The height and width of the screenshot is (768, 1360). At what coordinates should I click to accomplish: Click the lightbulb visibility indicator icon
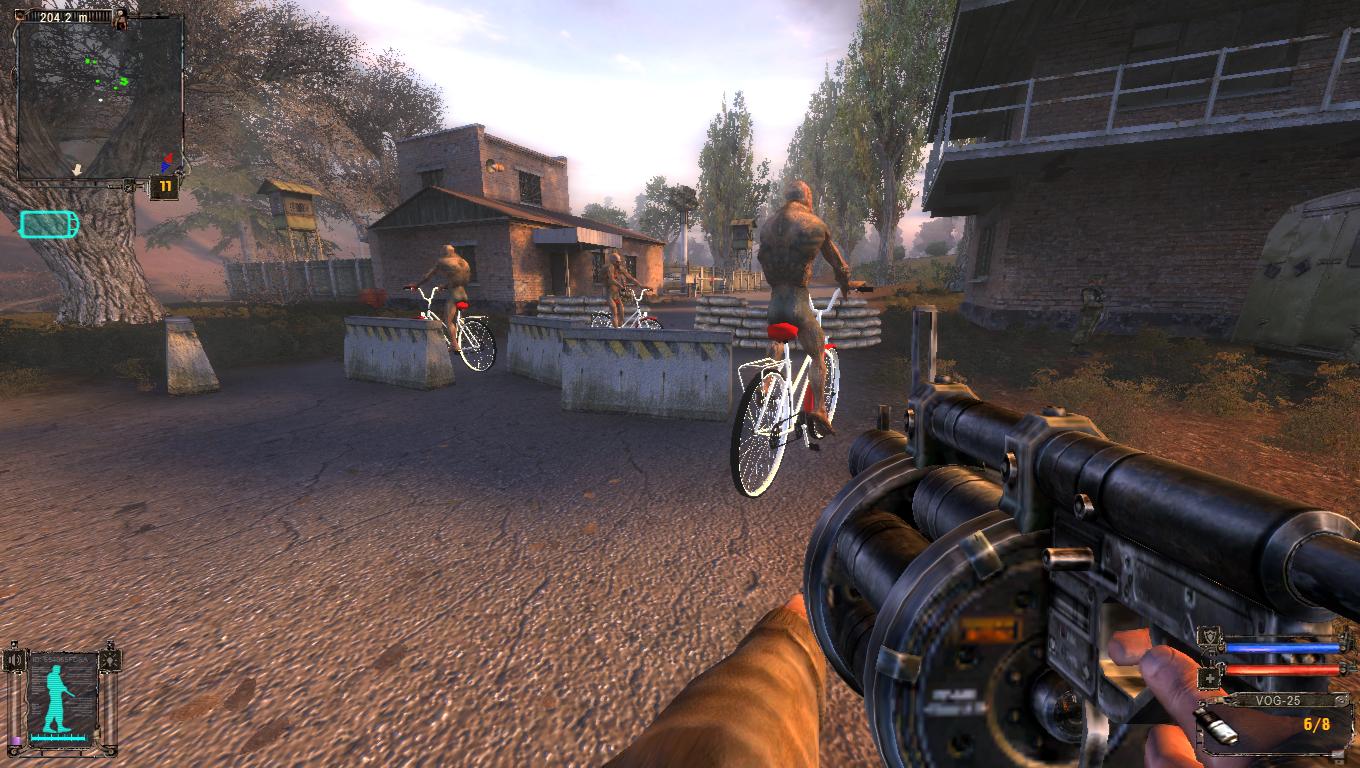pyautogui.click(x=110, y=661)
